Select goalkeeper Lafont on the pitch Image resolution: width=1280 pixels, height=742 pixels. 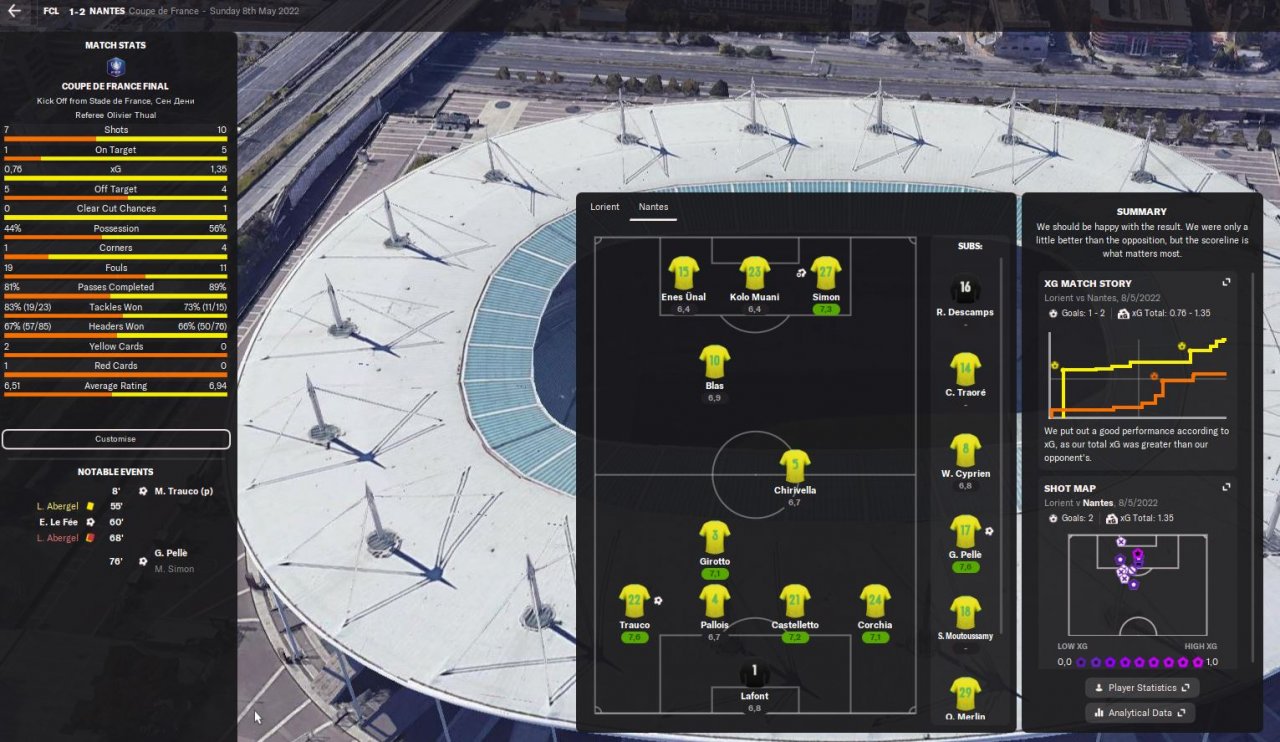coord(755,676)
